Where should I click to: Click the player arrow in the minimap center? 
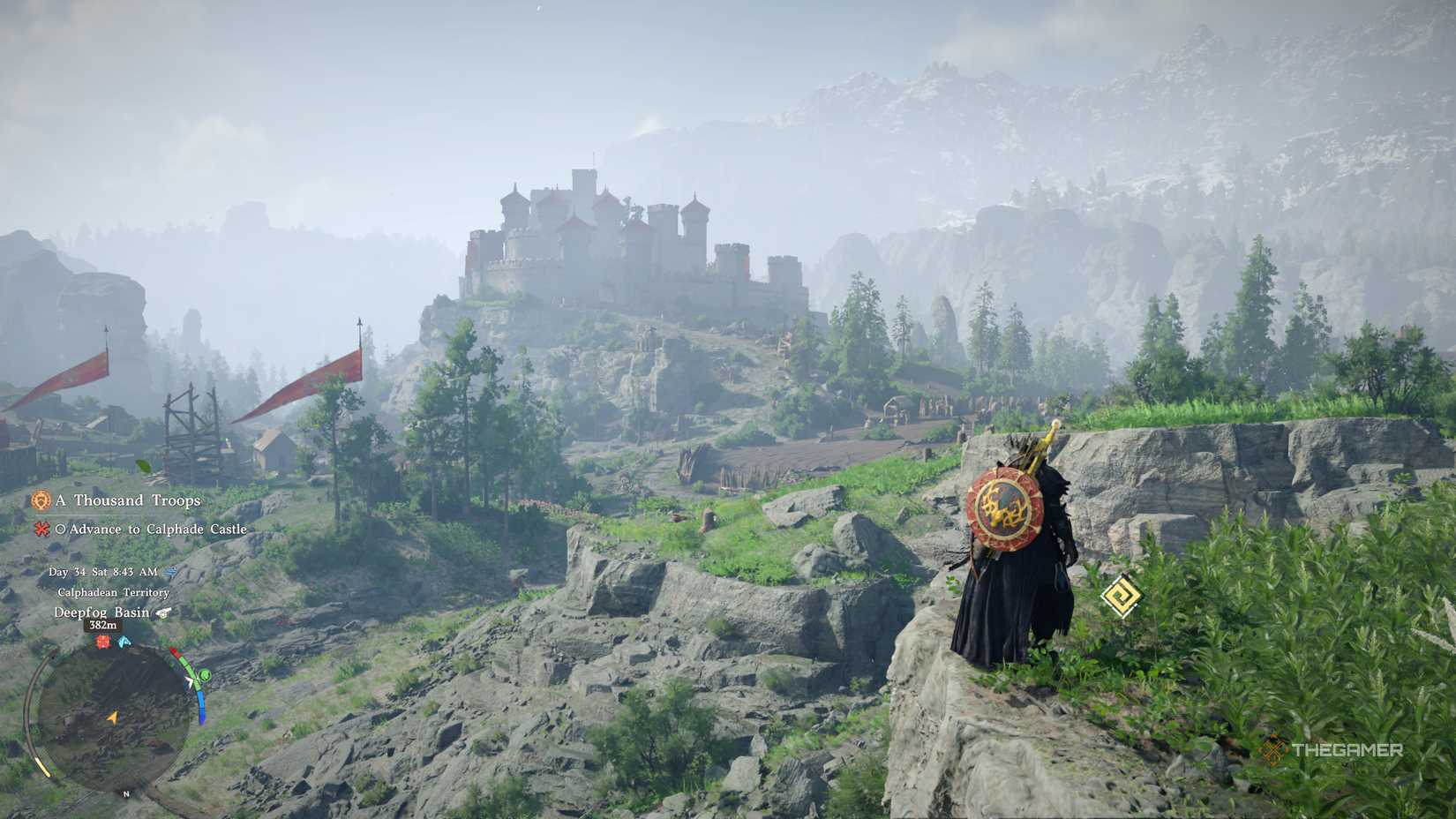111,718
